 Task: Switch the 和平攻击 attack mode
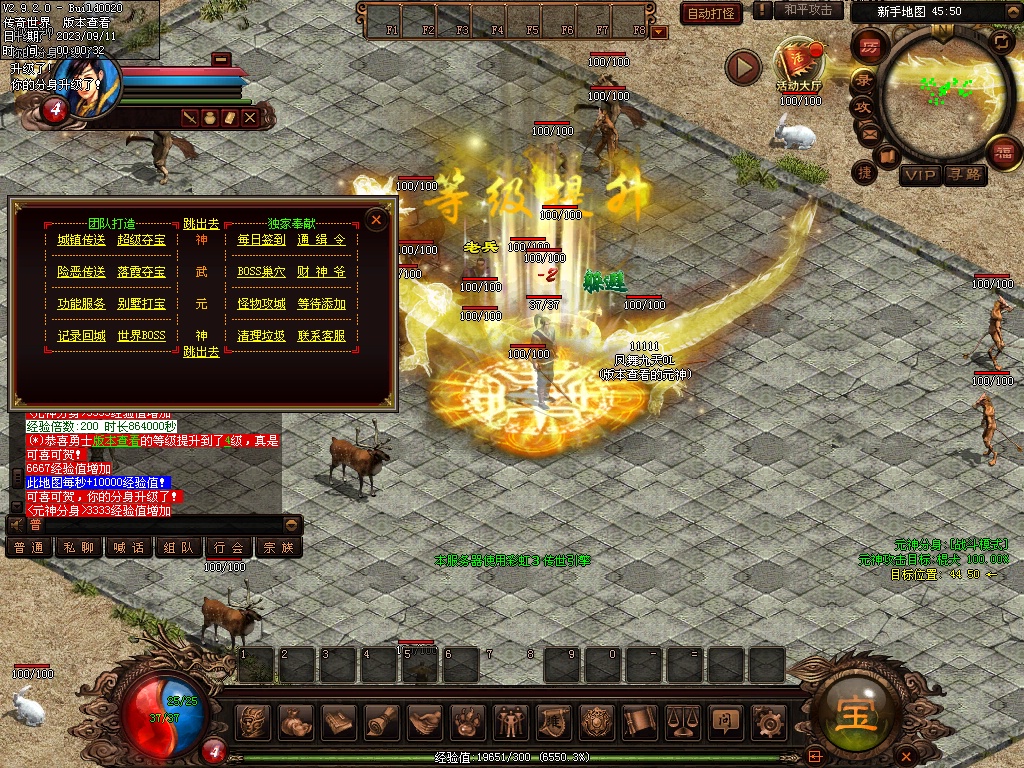[808, 10]
